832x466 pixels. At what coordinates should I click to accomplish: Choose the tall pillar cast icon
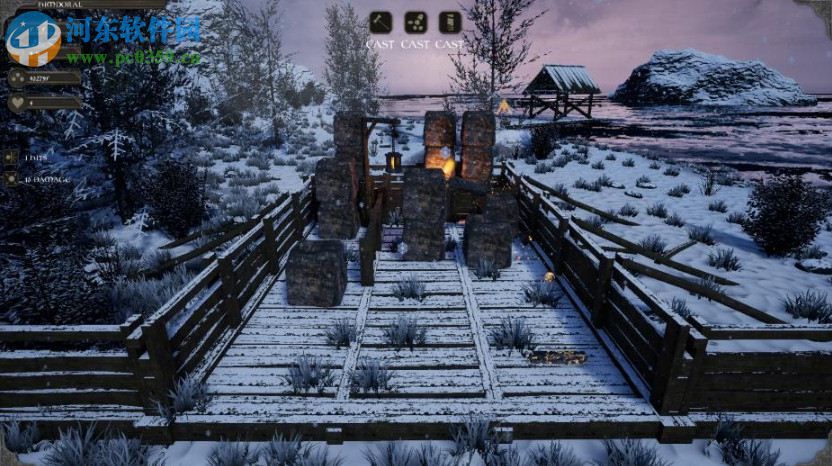coord(450,23)
